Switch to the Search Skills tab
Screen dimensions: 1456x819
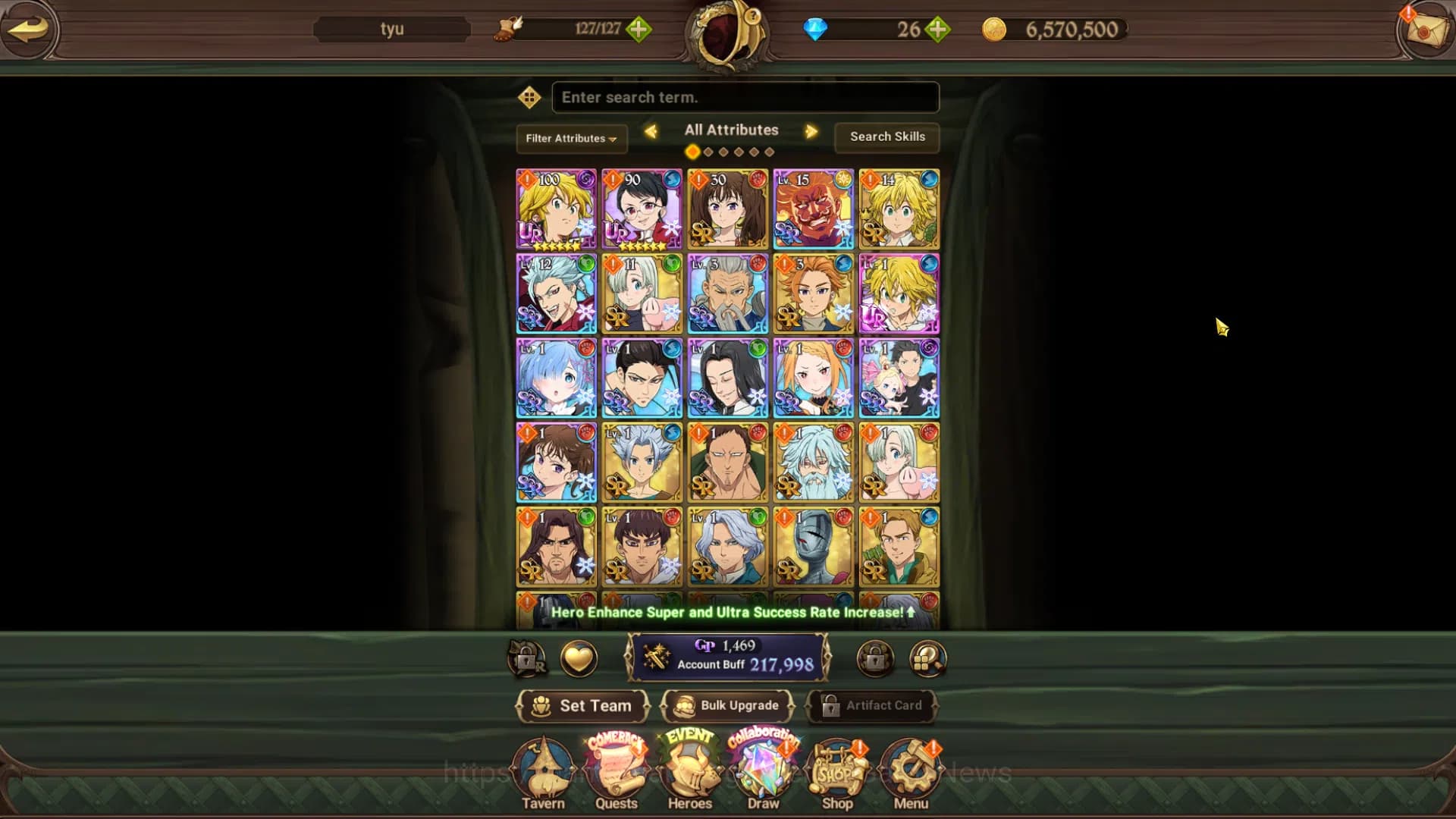[x=886, y=137]
